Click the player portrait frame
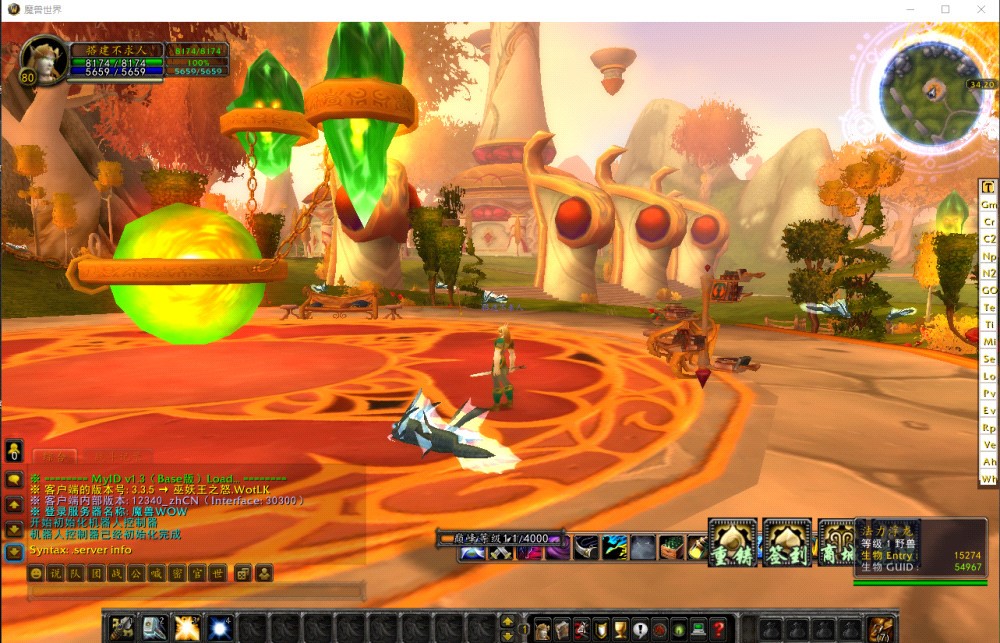 (x=40, y=60)
